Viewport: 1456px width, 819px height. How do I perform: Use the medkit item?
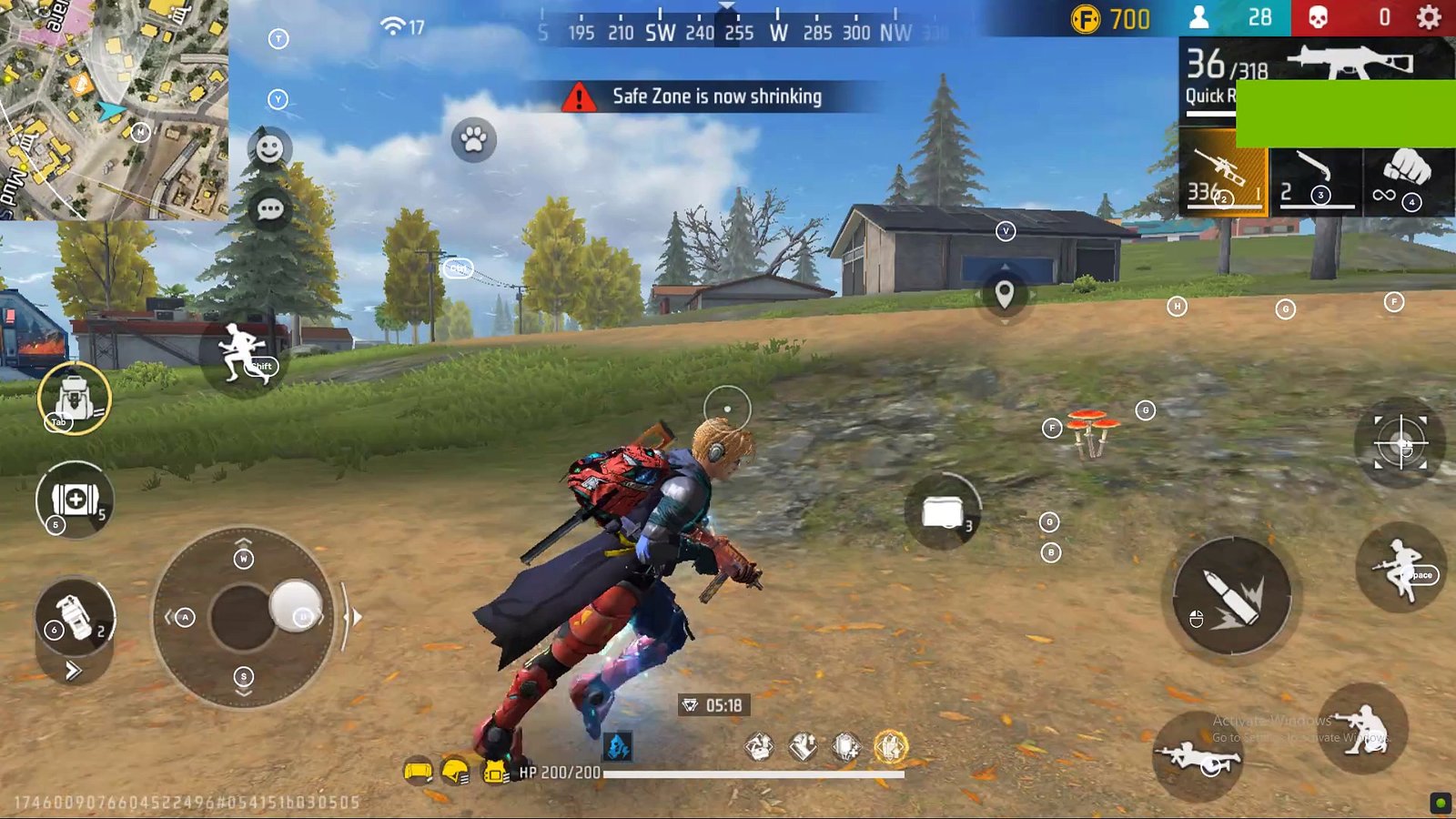[x=75, y=500]
